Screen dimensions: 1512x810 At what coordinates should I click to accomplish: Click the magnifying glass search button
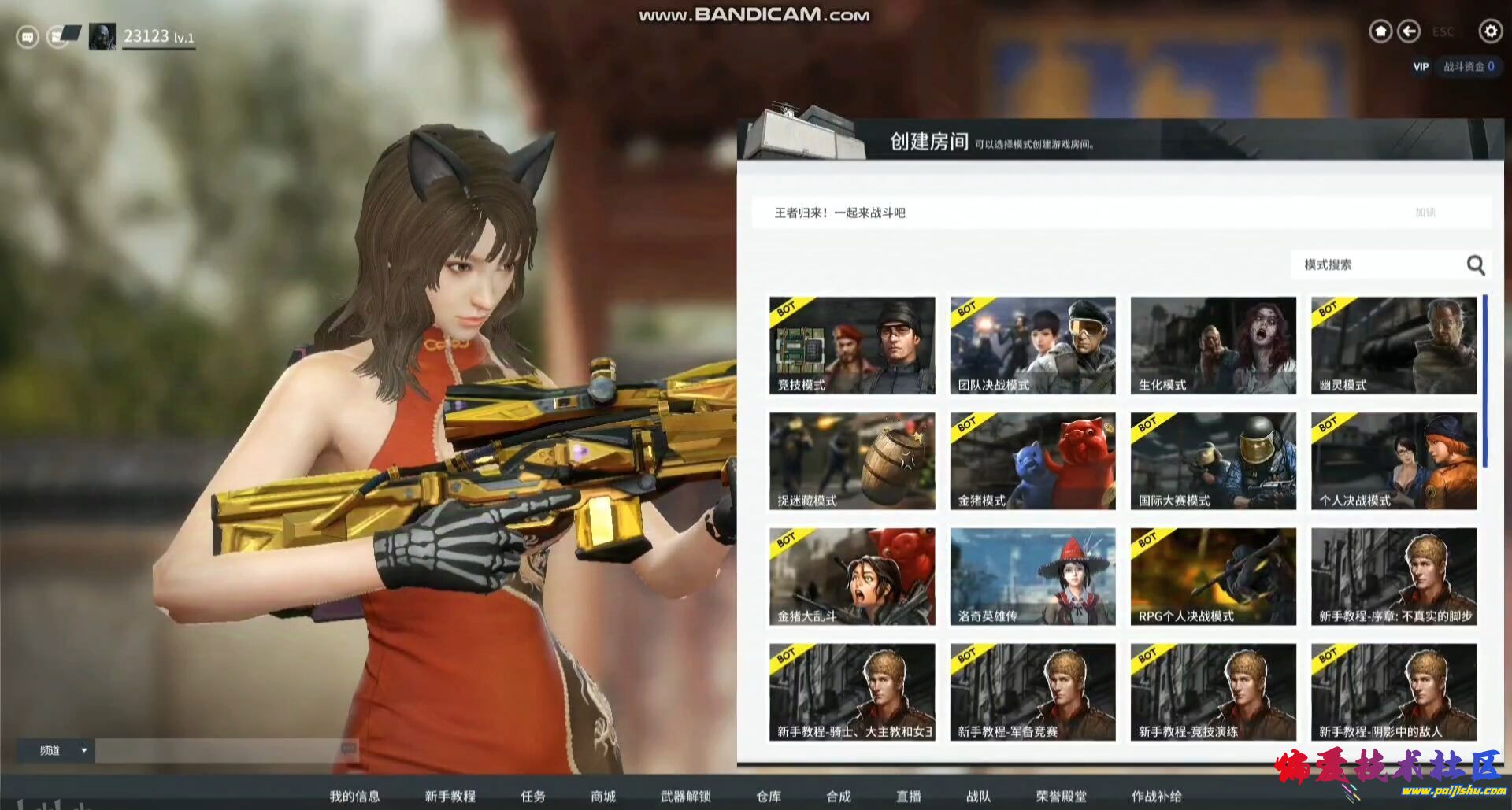click(x=1476, y=265)
